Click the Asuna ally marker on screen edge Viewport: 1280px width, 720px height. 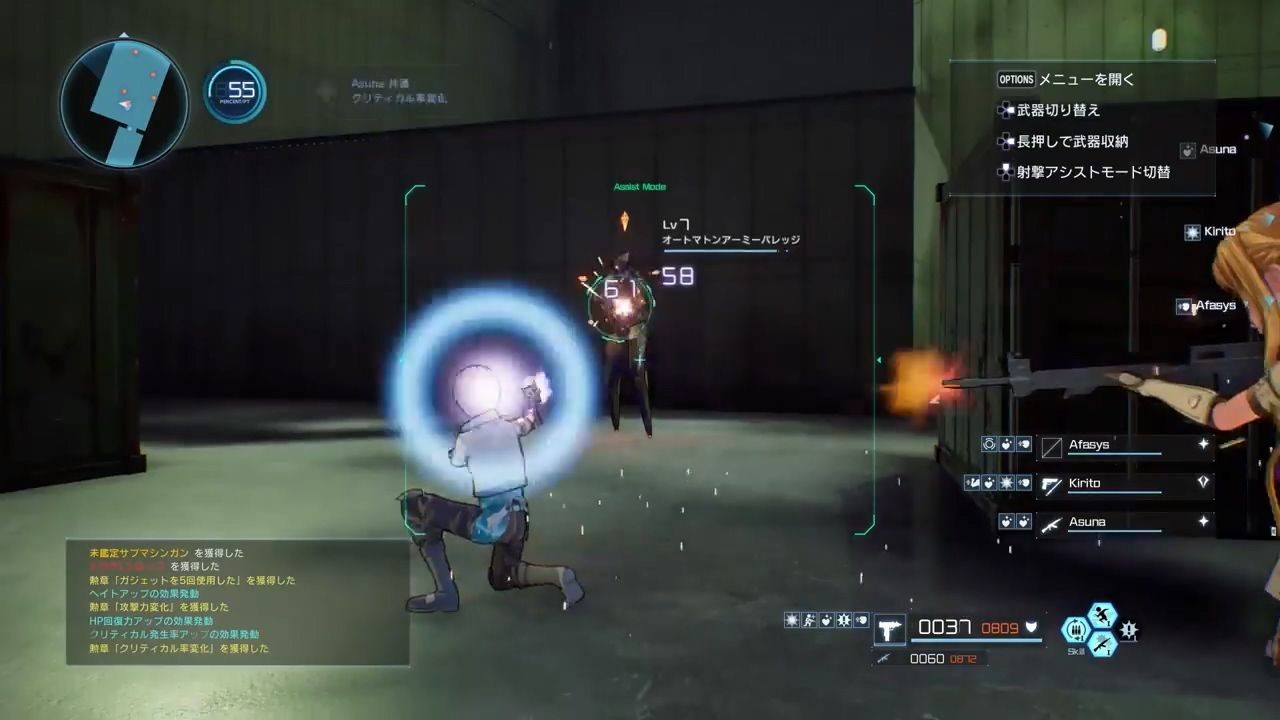coord(1210,150)
